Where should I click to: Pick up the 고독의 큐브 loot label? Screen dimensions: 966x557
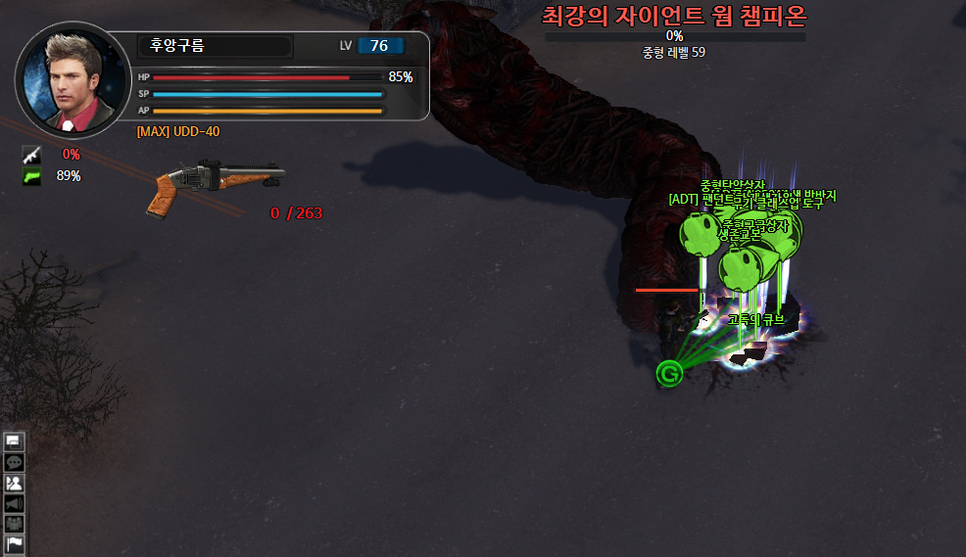click(756, 320)
